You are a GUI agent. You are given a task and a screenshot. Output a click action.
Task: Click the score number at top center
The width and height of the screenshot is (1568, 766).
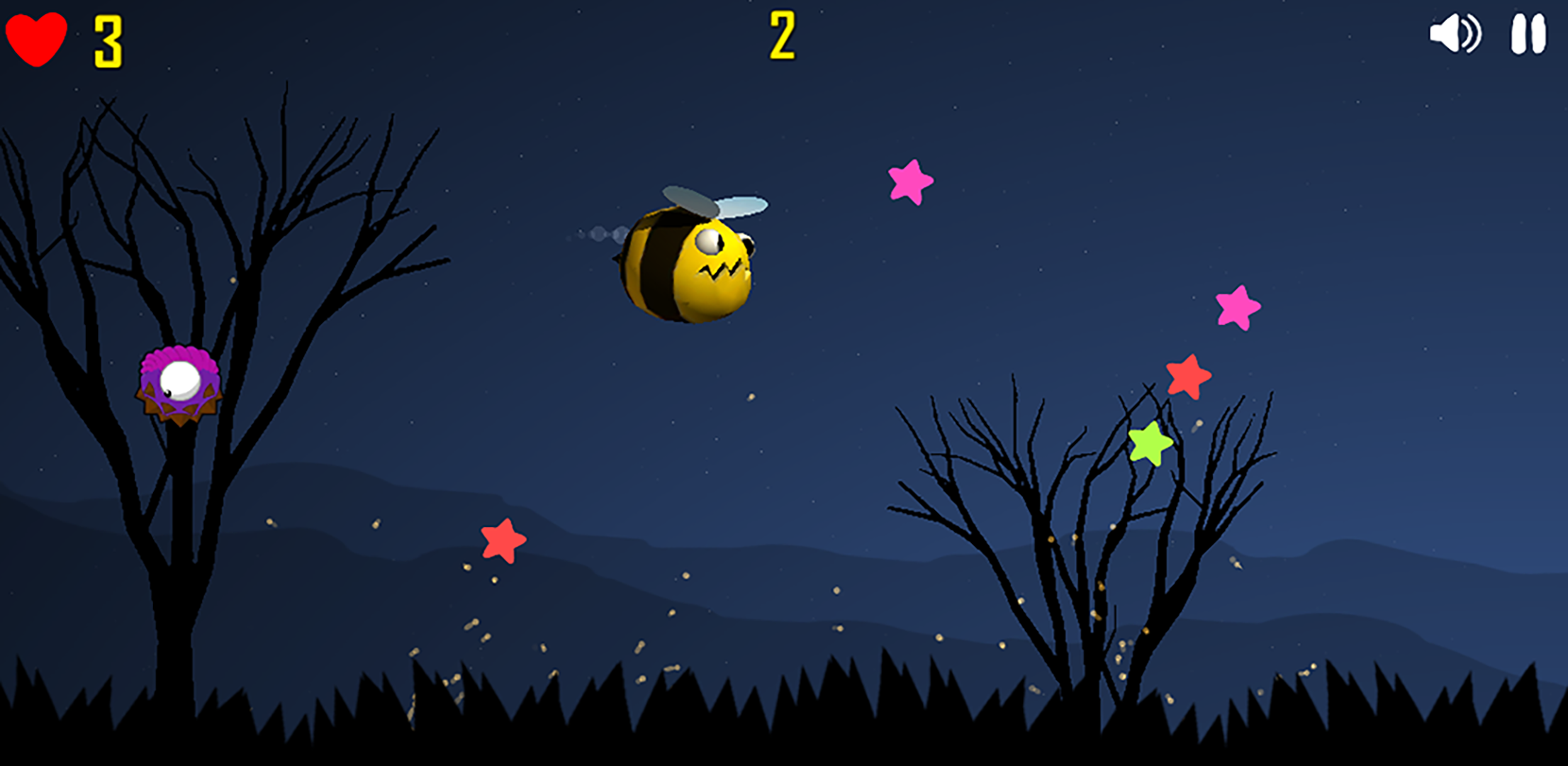tap(783, 34)
